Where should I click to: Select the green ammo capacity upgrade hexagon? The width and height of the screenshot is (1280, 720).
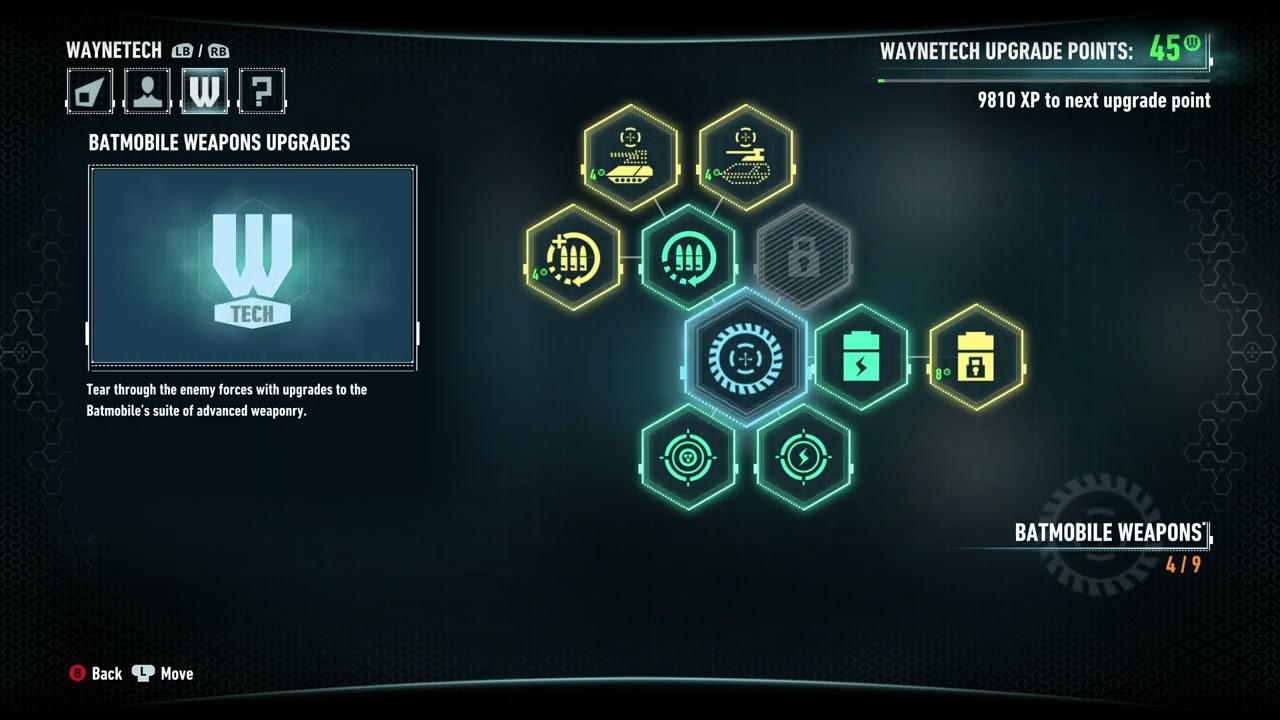coord(688,257)
